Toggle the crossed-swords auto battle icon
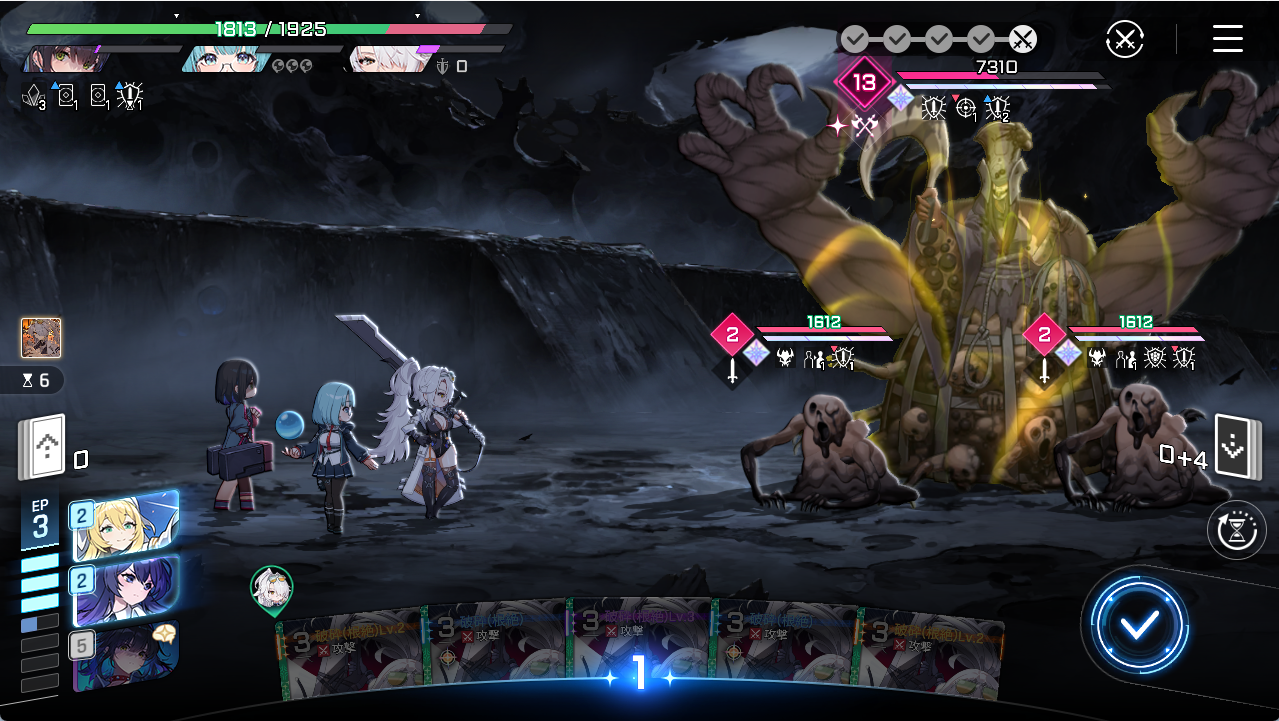The image size is (1279, 721). (x=1124, y=40)
